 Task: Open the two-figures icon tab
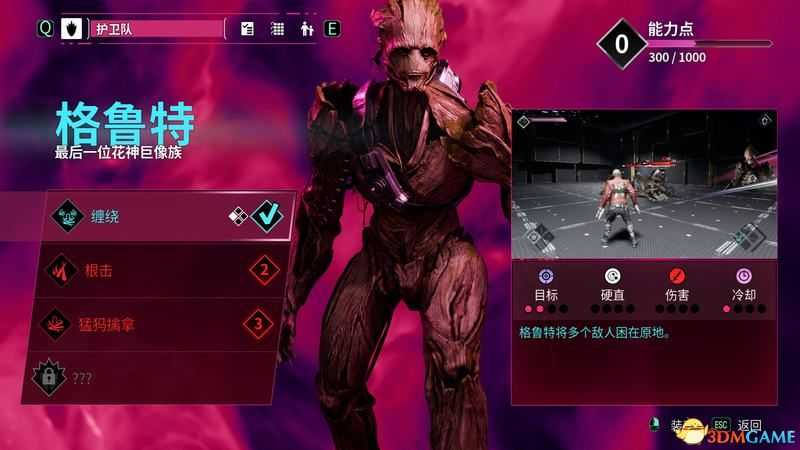click(304, 29)
